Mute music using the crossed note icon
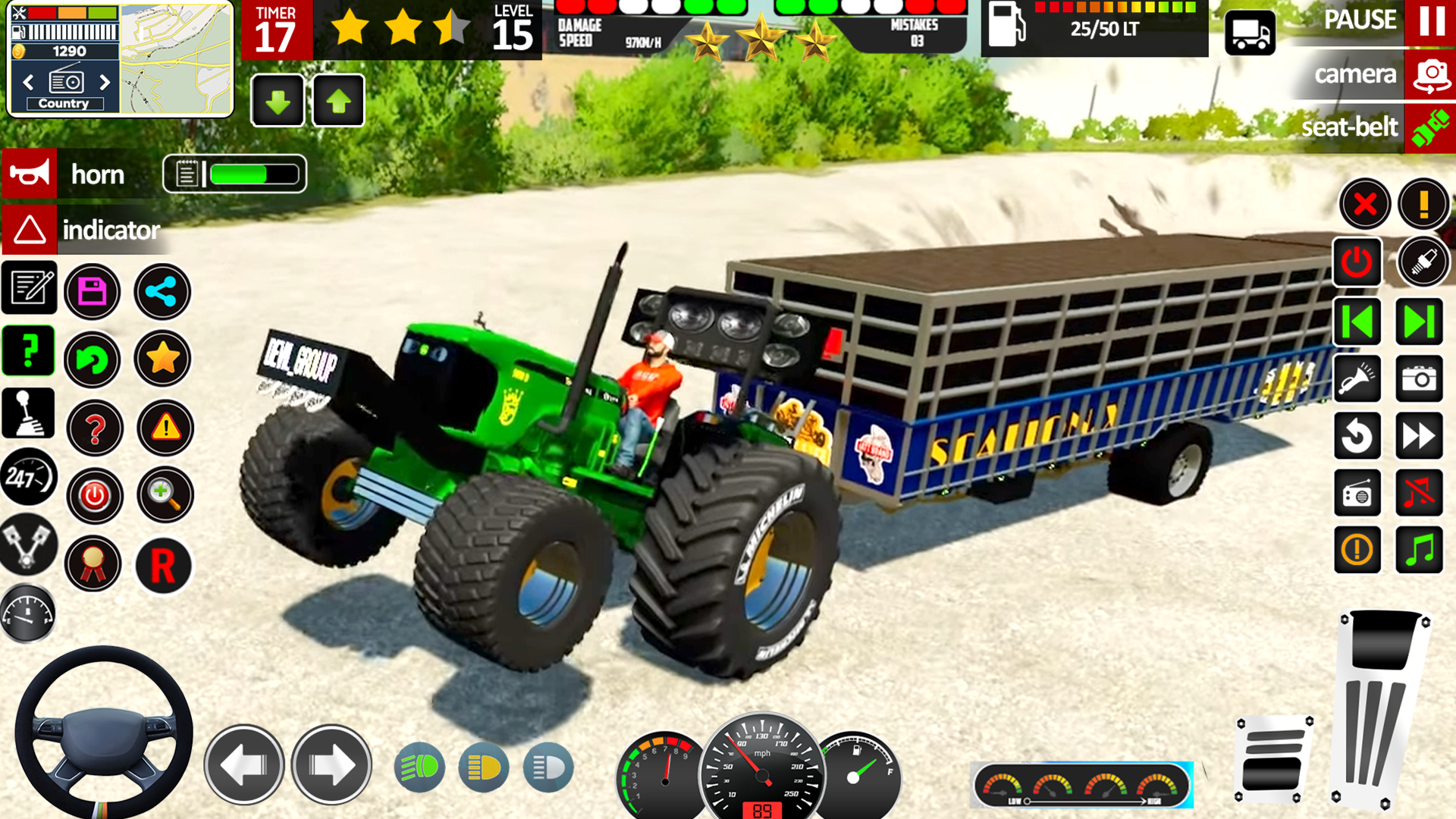Screen dimensions: 1456x819 [1421, 494]
